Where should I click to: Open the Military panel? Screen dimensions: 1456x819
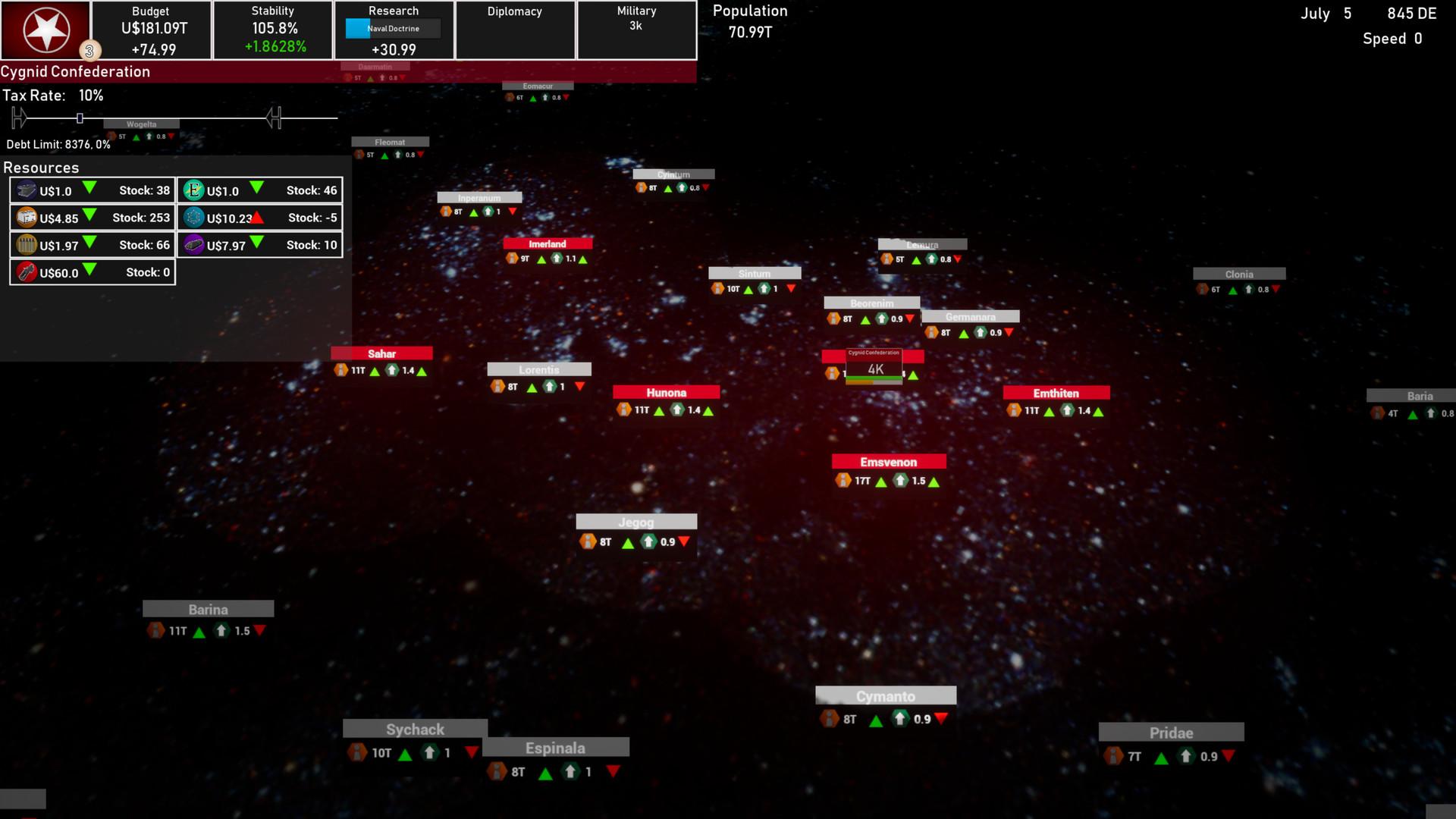coord(636,30)
